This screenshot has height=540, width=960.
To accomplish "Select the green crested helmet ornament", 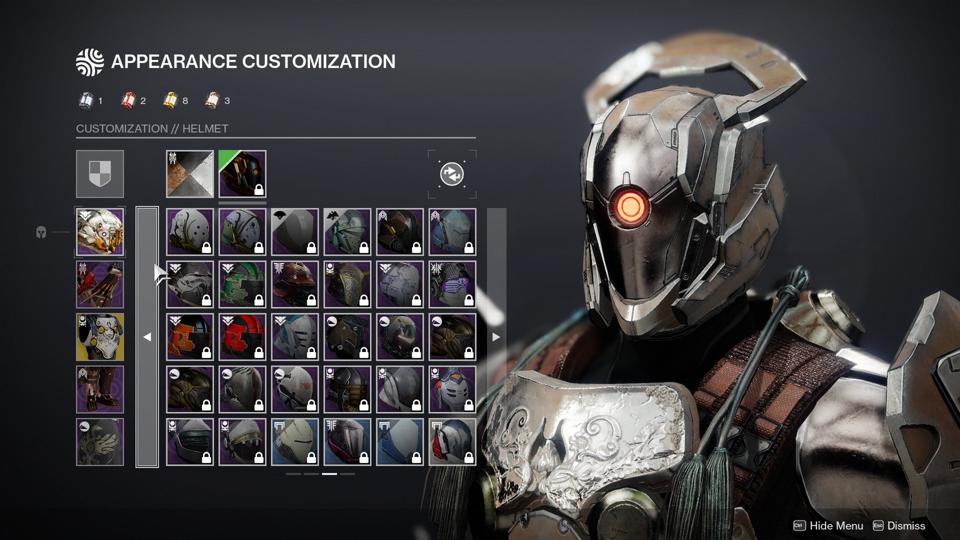I will click(242, 285).
